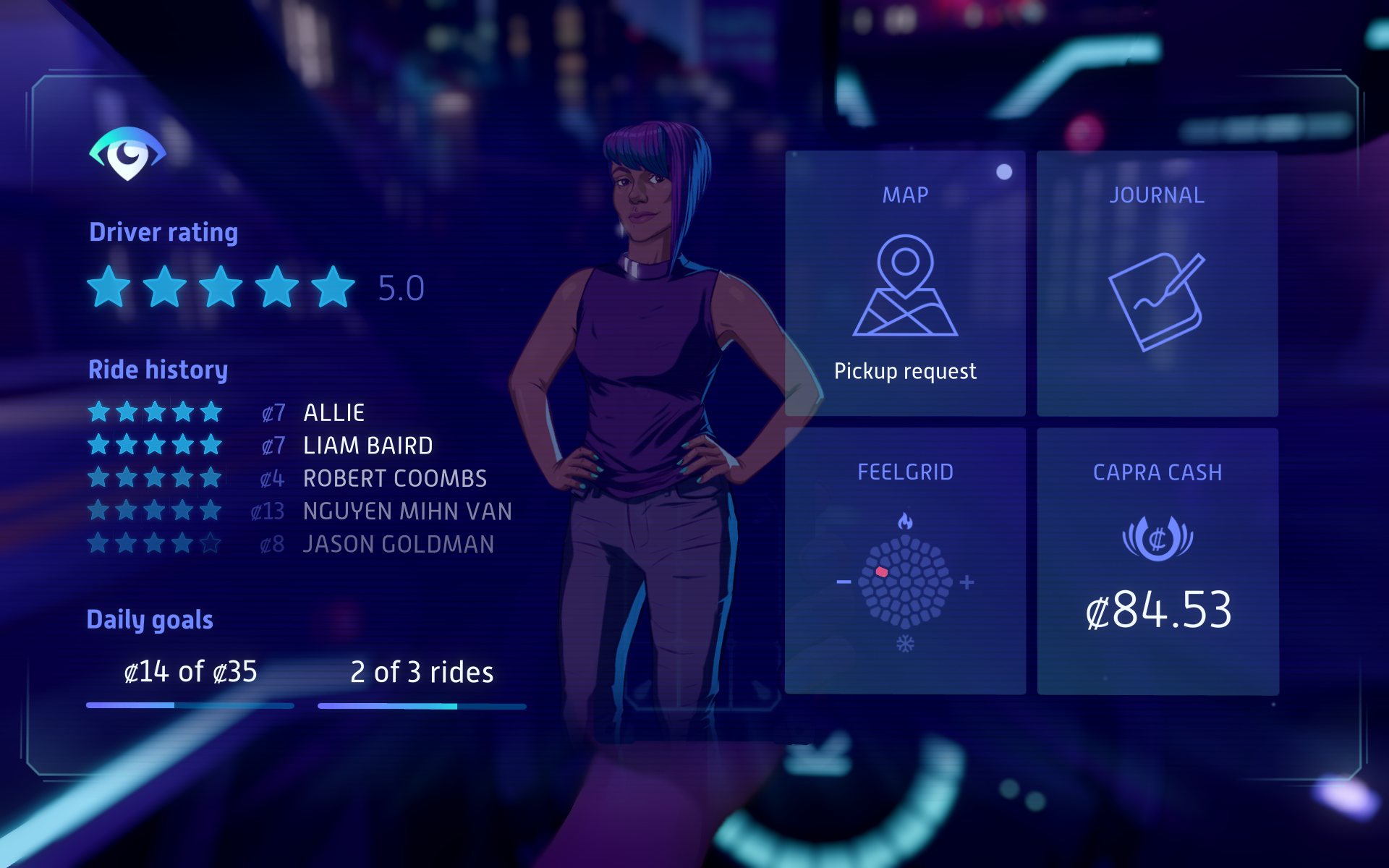Select Liam Baird ride entry

[368, 446]
